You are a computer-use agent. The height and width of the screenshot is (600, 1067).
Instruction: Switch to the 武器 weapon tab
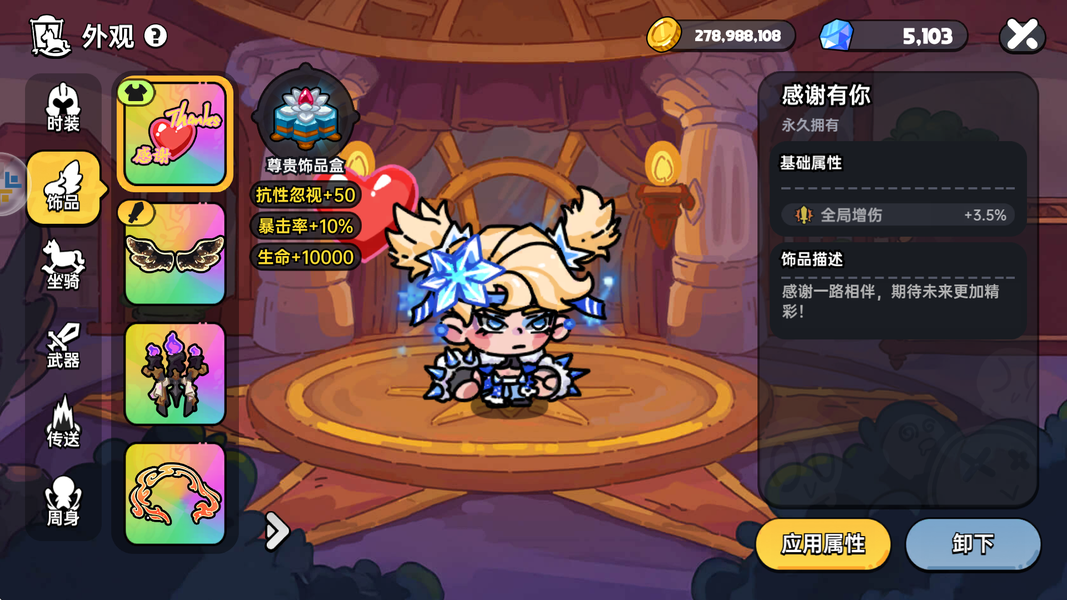(63, 344)
